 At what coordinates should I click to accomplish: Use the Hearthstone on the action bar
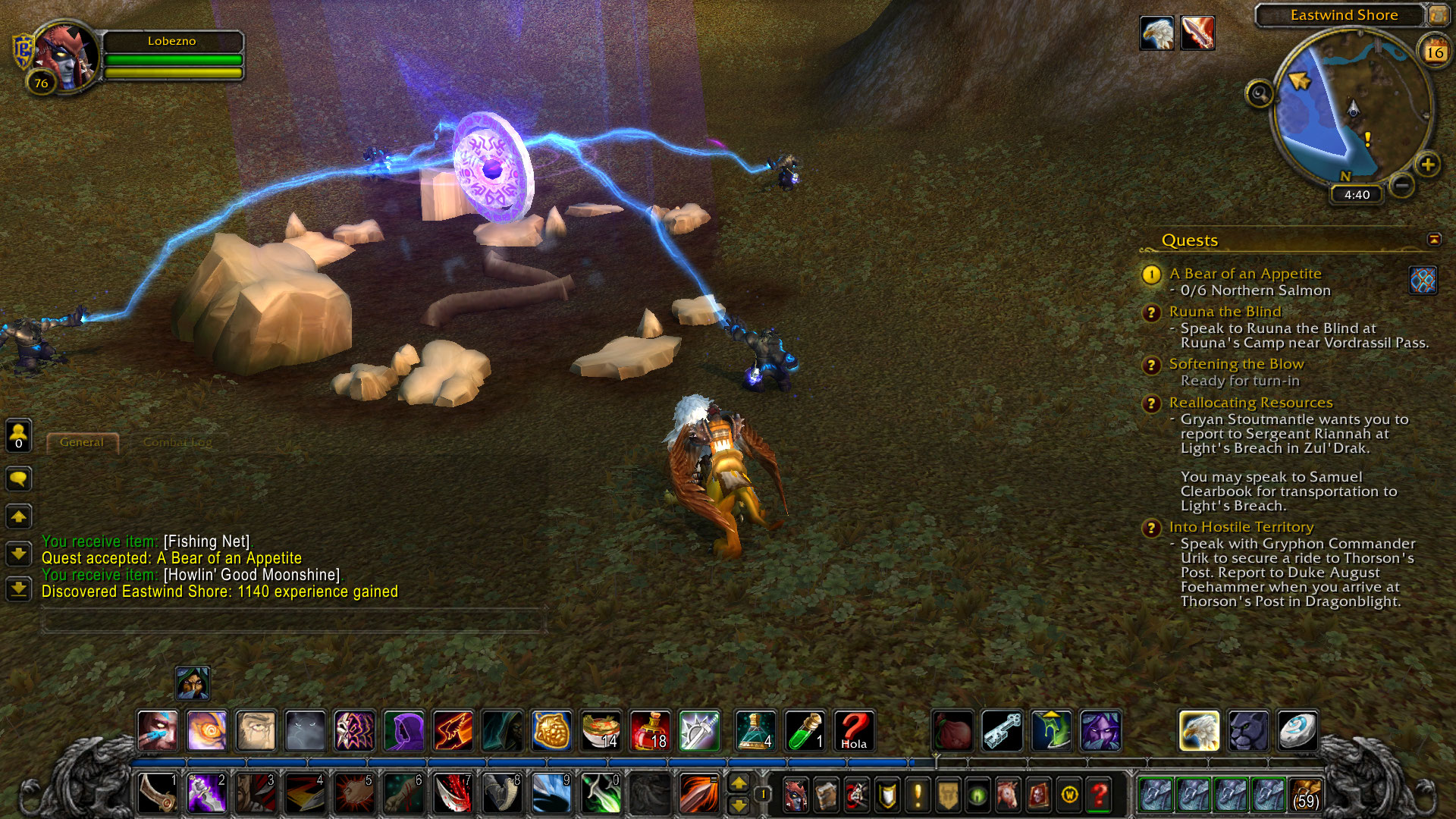click(x=1298, y=731)
